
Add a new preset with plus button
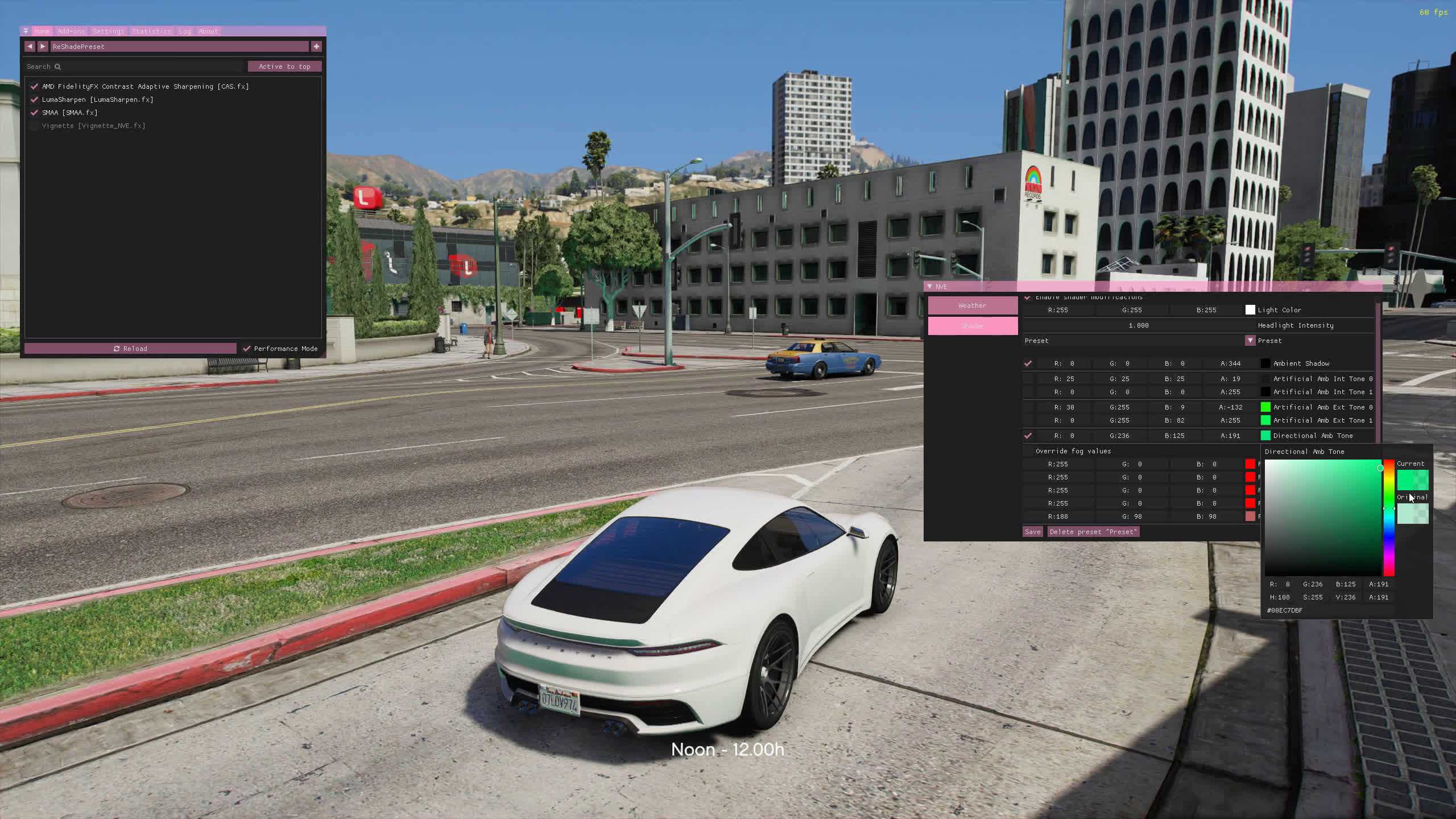tap(317, 47)
